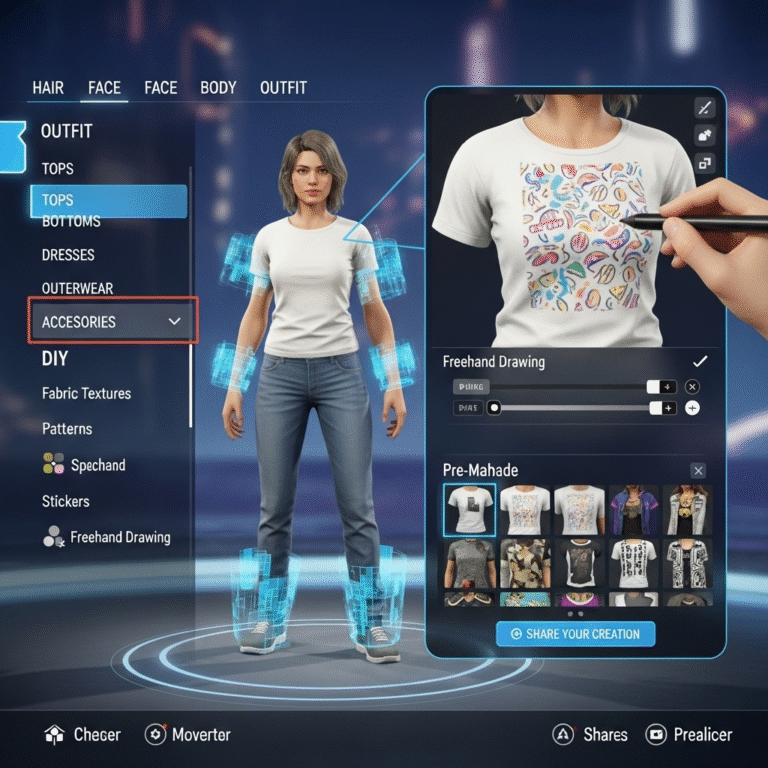Viewport: 768px width, 768px height.
Task: Select the Spechand option
Action: point(97,465)
